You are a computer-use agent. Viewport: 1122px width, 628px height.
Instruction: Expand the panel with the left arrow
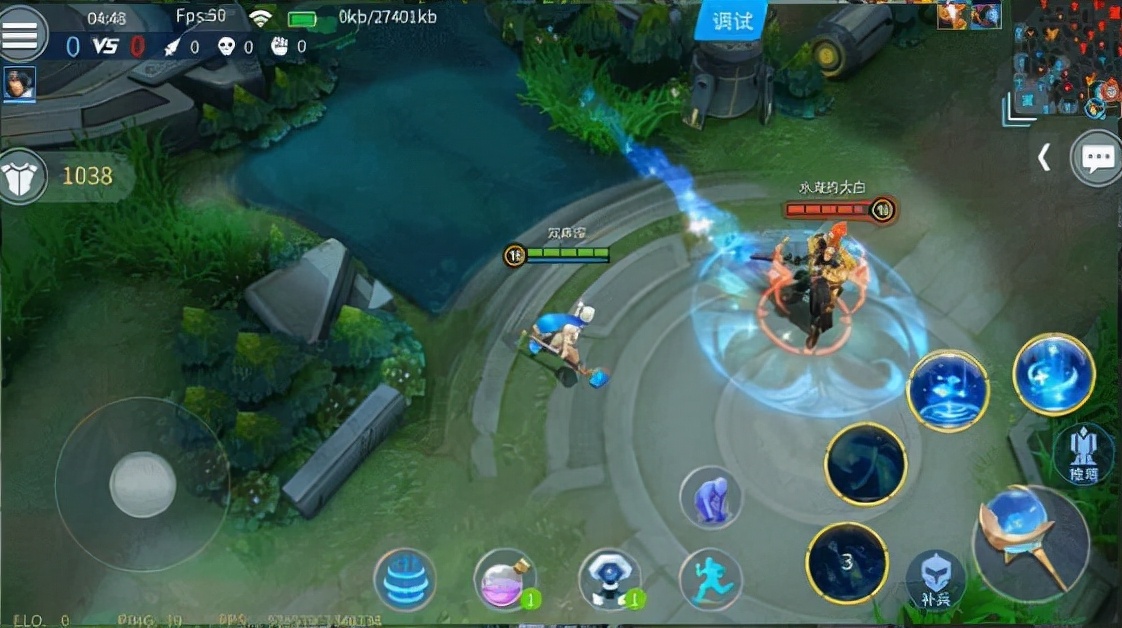(1043, 158)
